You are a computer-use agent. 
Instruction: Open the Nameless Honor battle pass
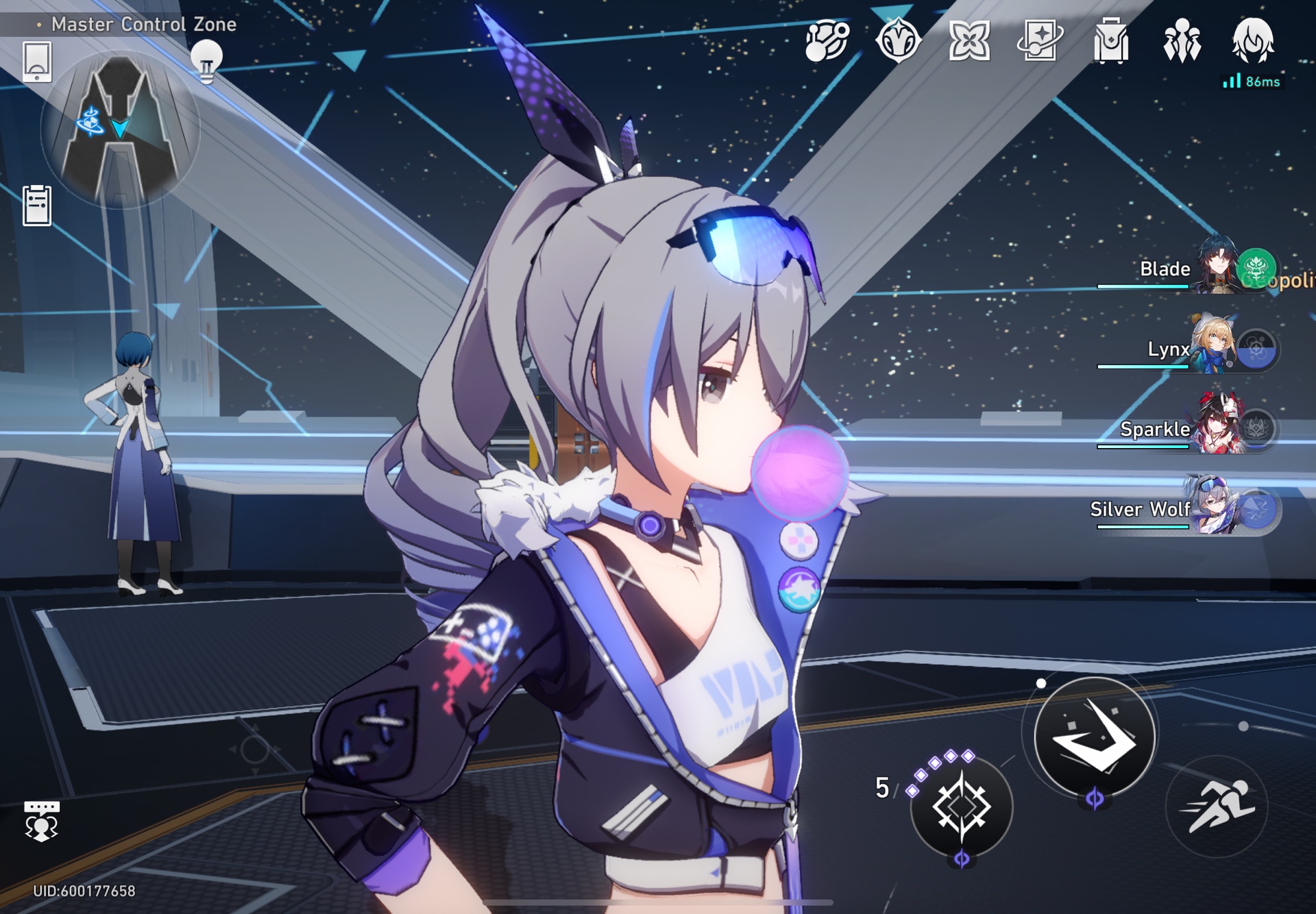898,41
